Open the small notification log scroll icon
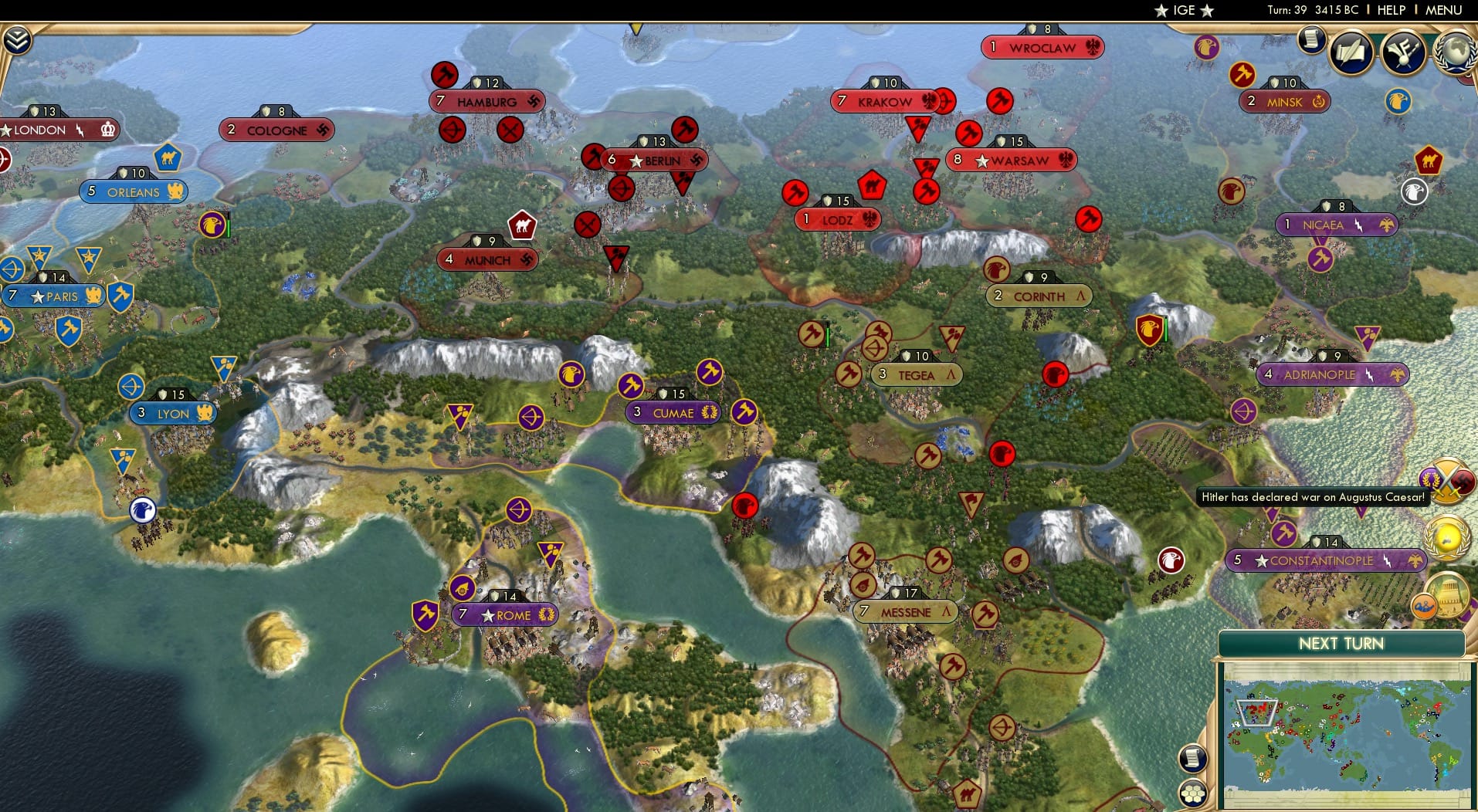Image resolution: width=1478 pixels, height=812 pixels. coord(1311,39)
